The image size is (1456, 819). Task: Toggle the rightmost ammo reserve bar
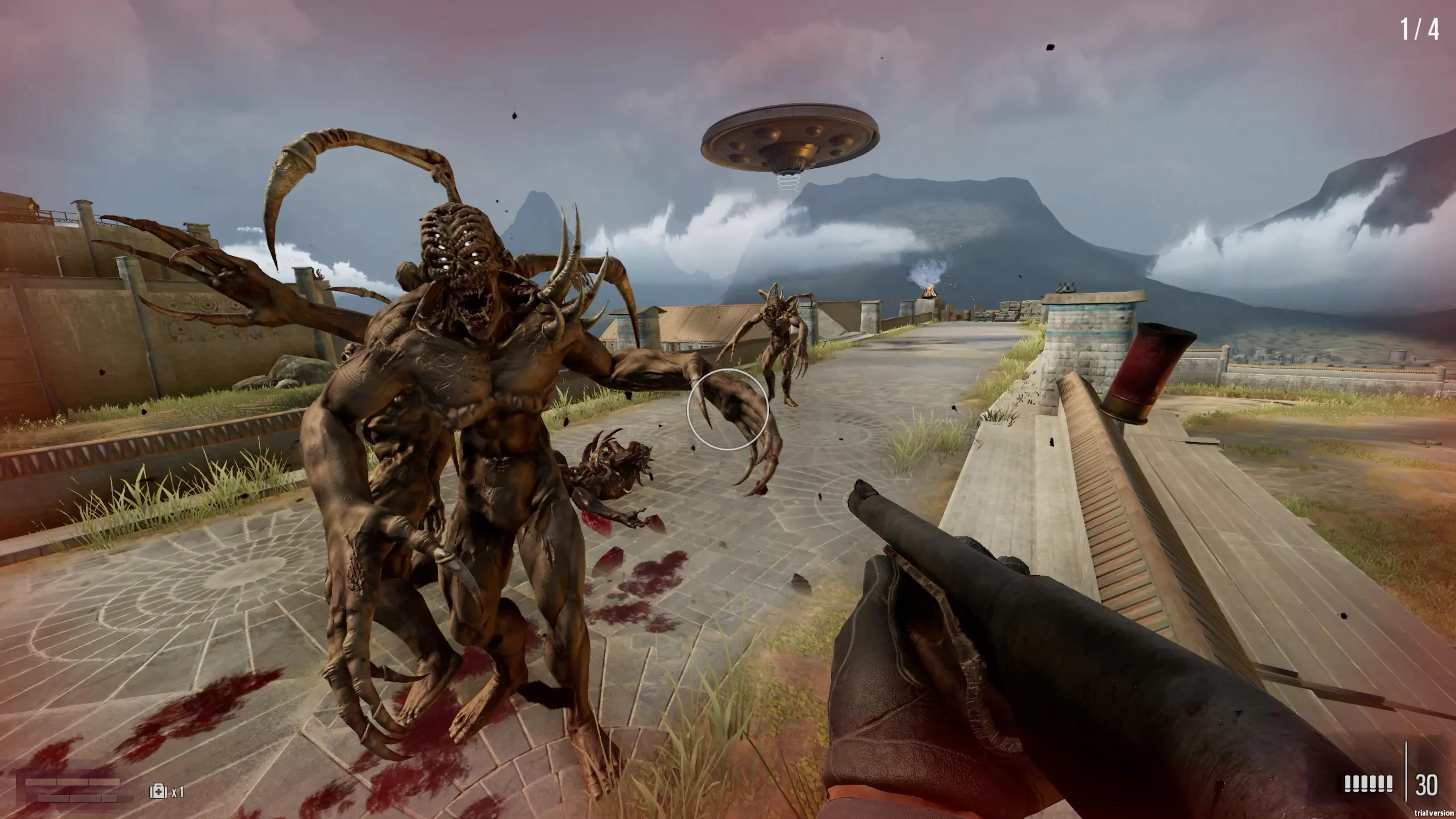pyautogui.click(x=1390, y=783)
